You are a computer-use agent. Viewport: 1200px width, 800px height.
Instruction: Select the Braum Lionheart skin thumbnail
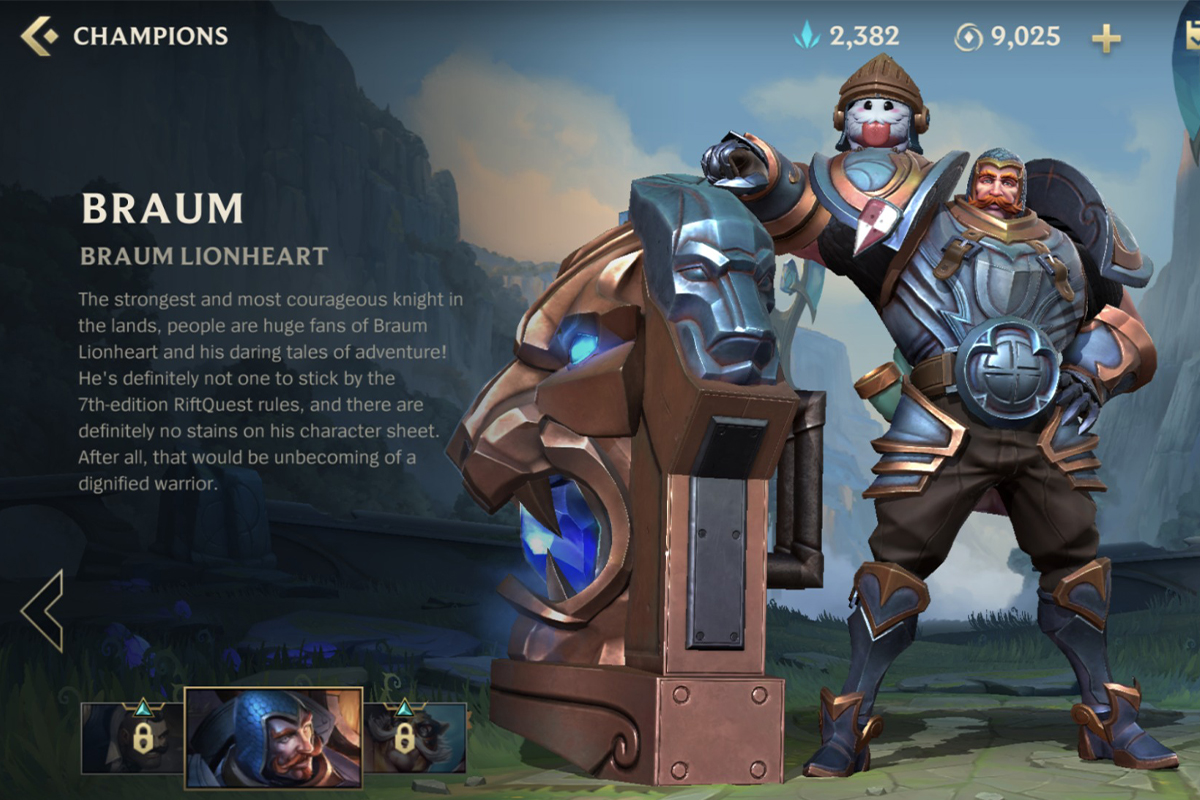(x=273, y=738)
